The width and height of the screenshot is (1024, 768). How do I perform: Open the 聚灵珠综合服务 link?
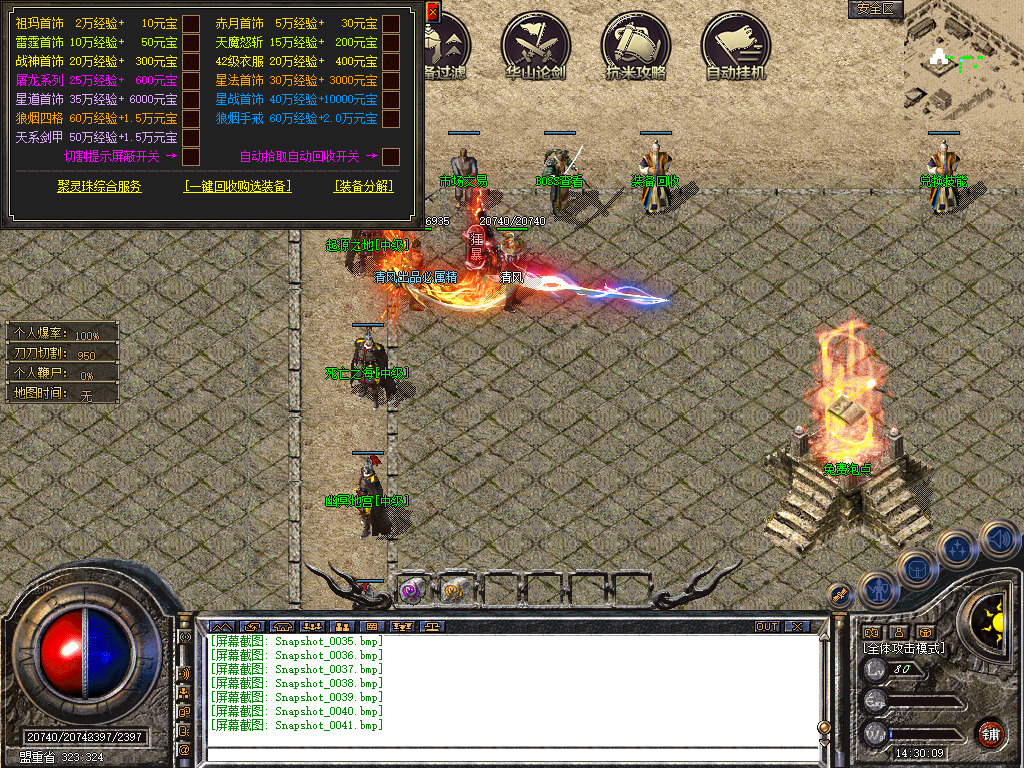[x=99, y=187]
